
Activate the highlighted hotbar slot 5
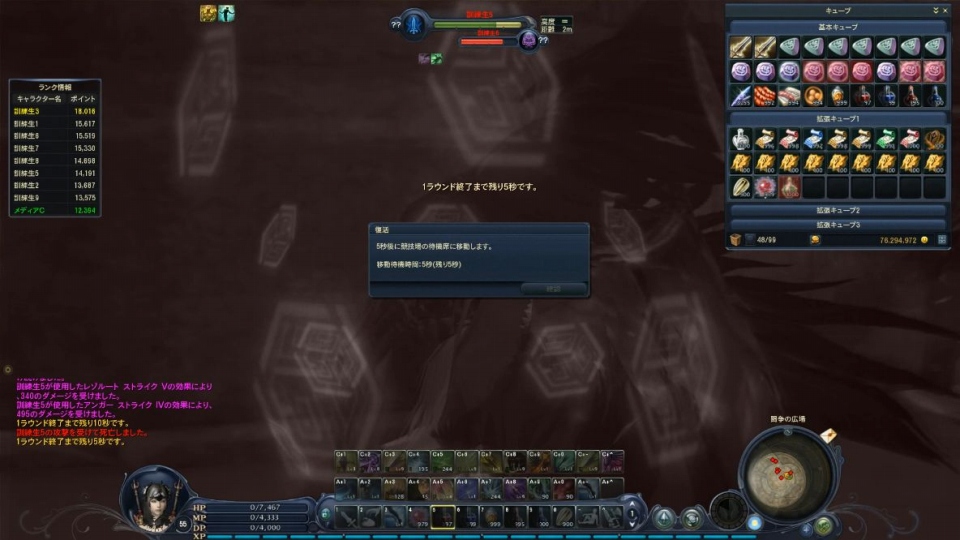point(444,517)
